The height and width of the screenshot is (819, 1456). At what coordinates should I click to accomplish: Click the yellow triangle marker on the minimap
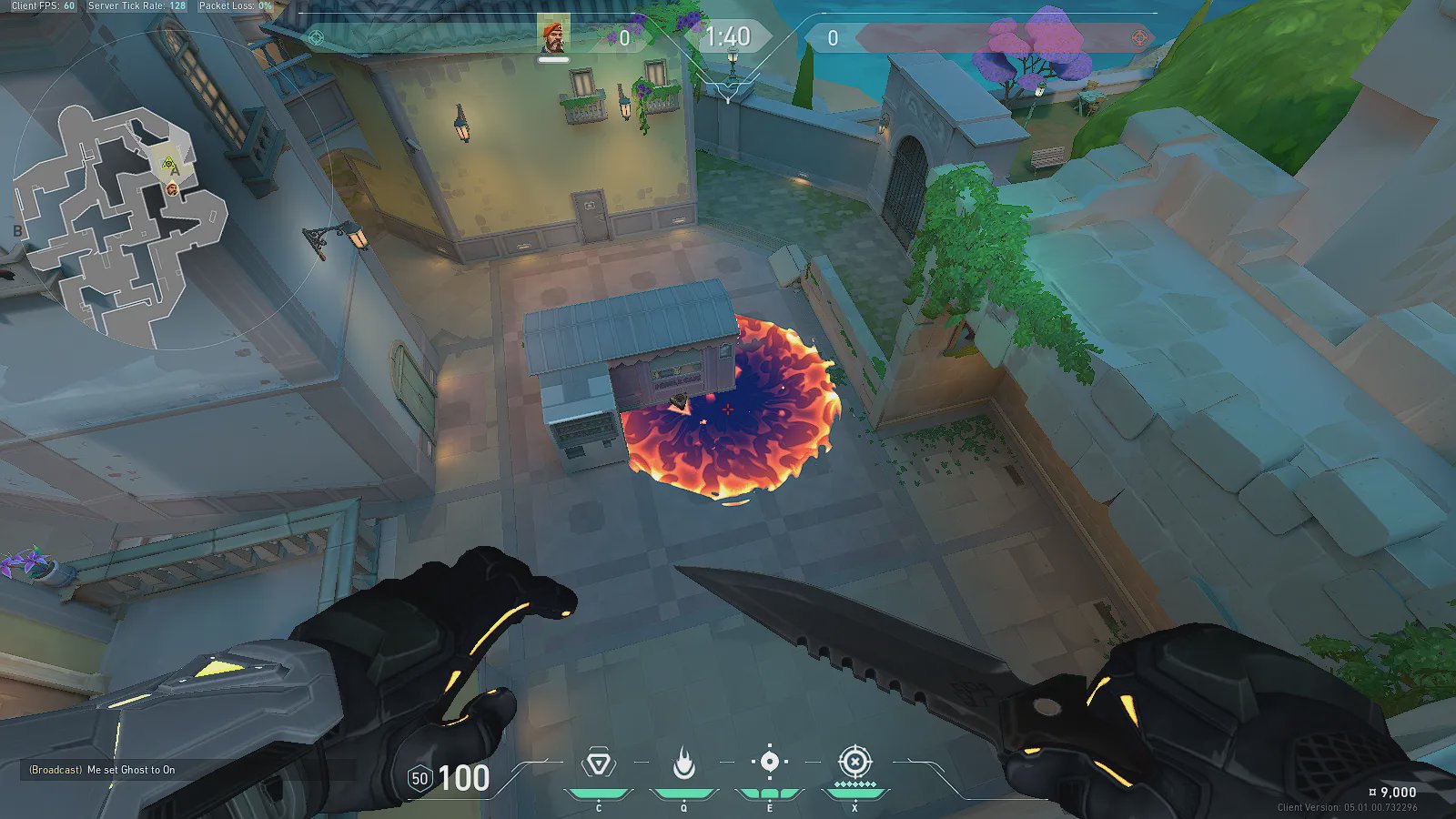pos(167,164)
